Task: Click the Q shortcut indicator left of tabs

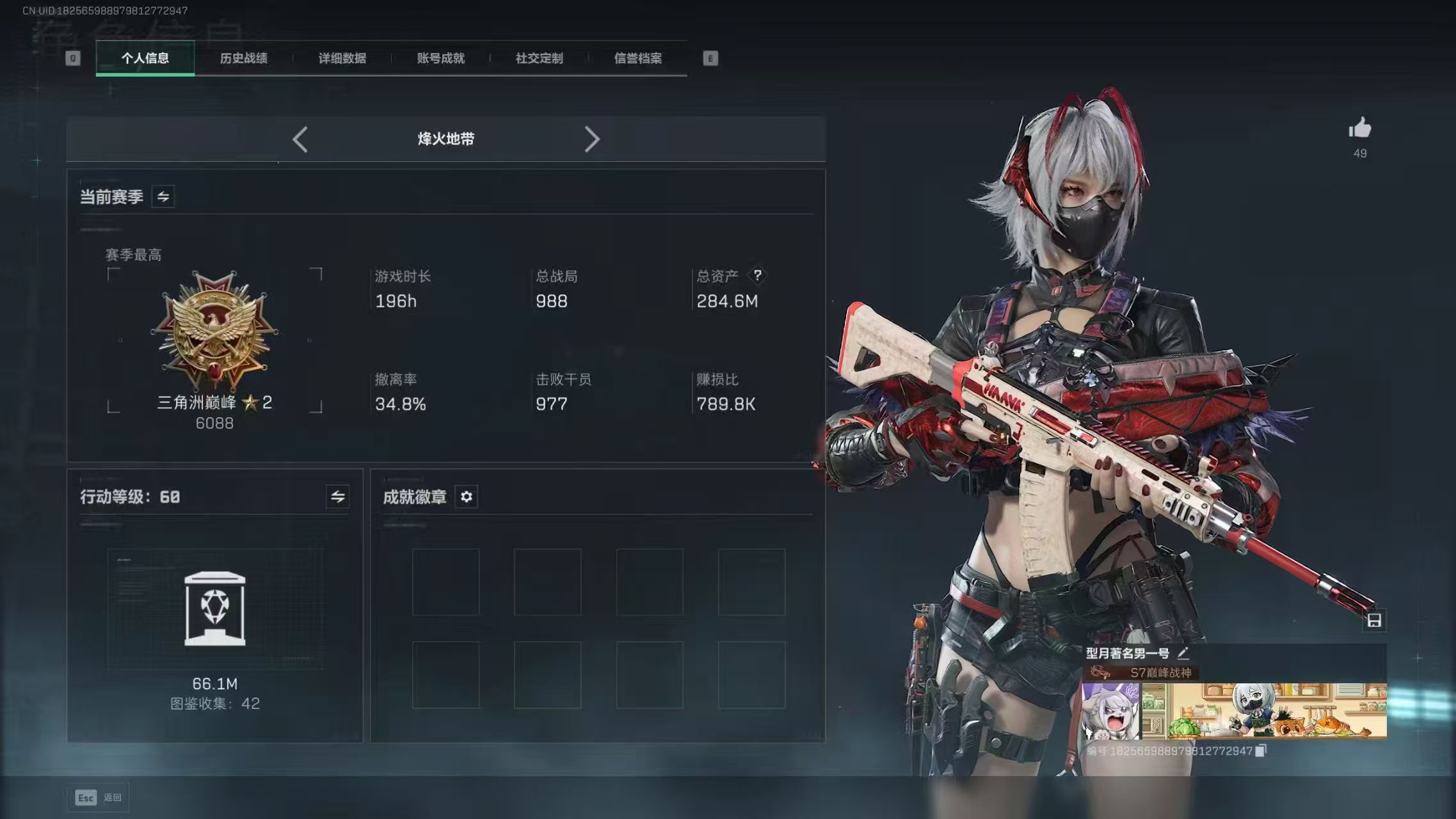Action: tap(72, 58)
